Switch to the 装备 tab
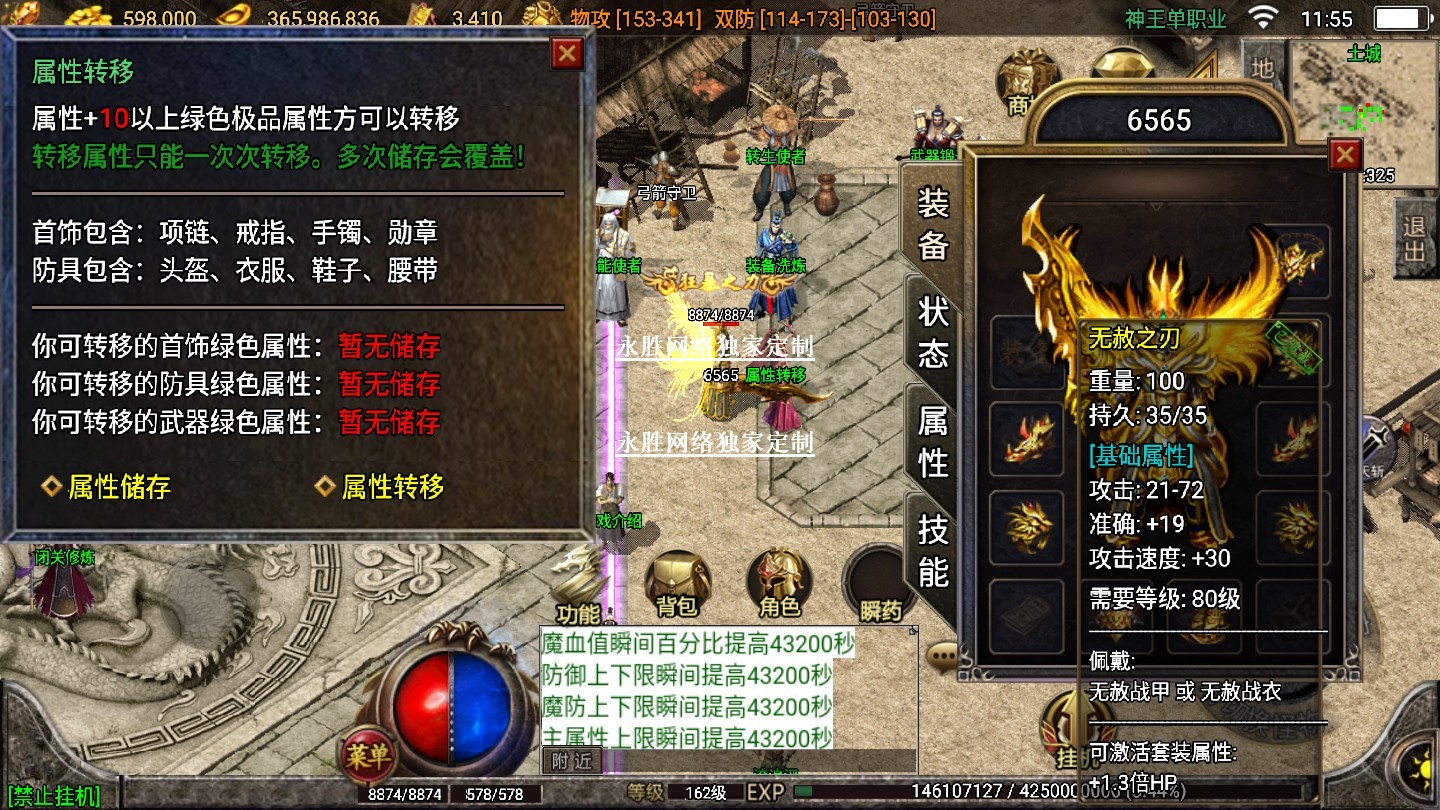The image size is (1440, 810). pos(932,224)
